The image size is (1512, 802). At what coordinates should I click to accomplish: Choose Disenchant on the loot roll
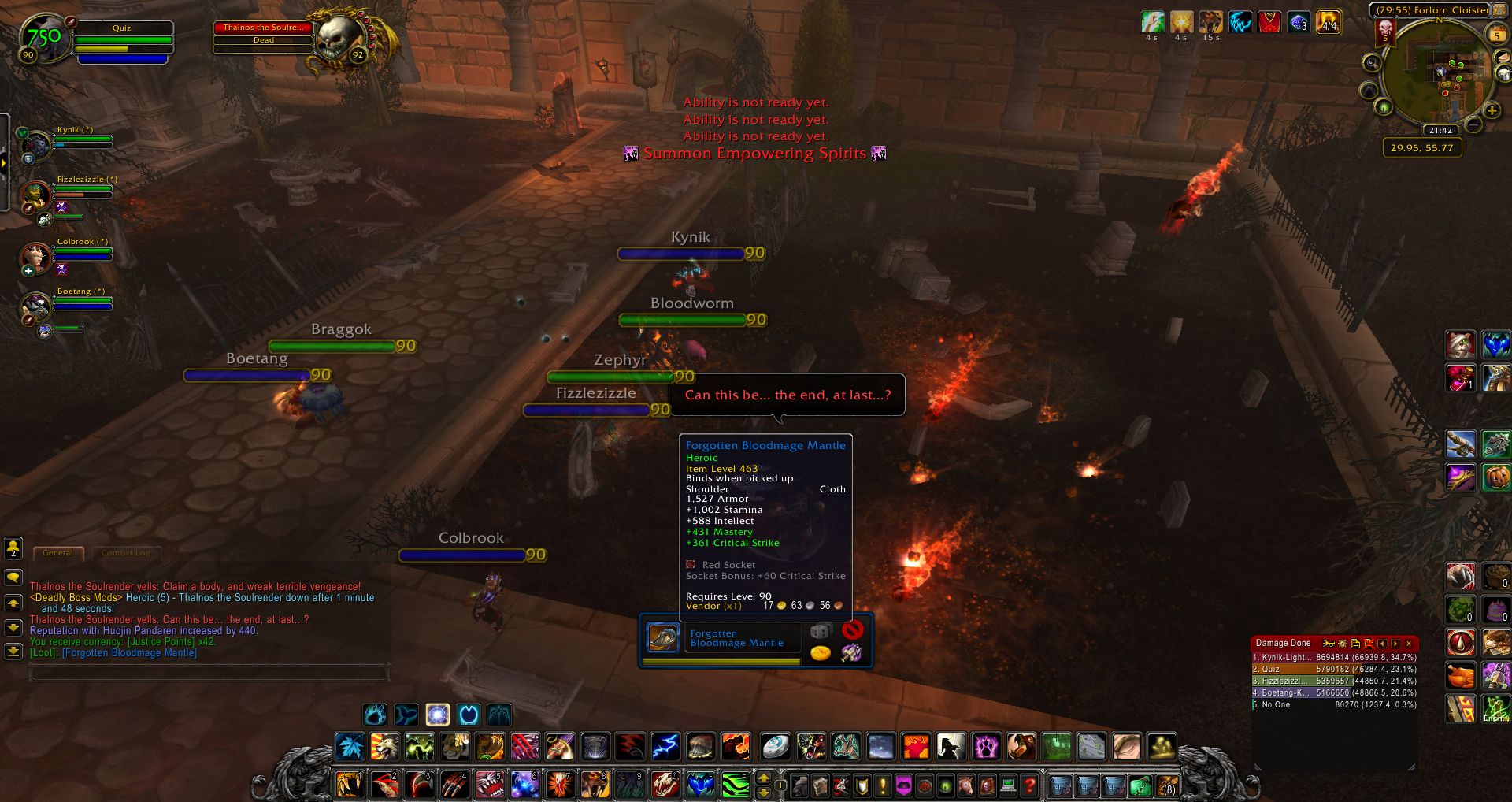coord(851,653)
